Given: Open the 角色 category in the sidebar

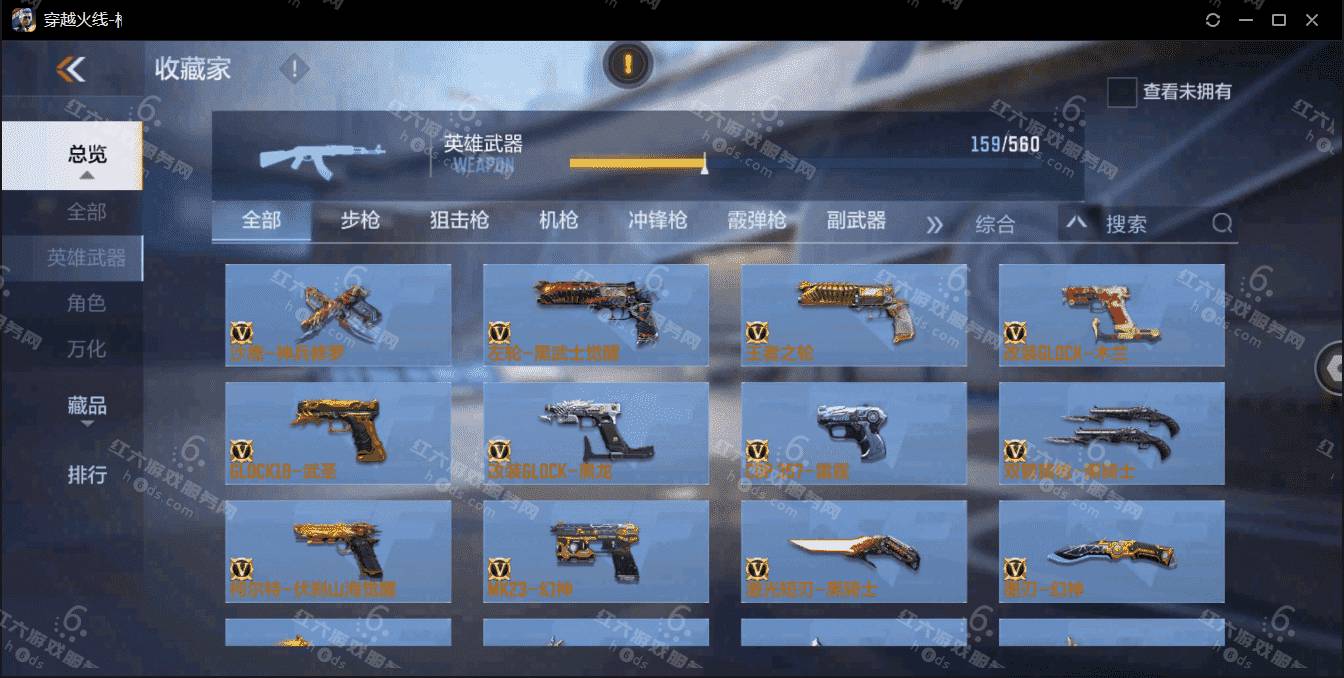Looking at the screenshot, I should click(86, 303).
